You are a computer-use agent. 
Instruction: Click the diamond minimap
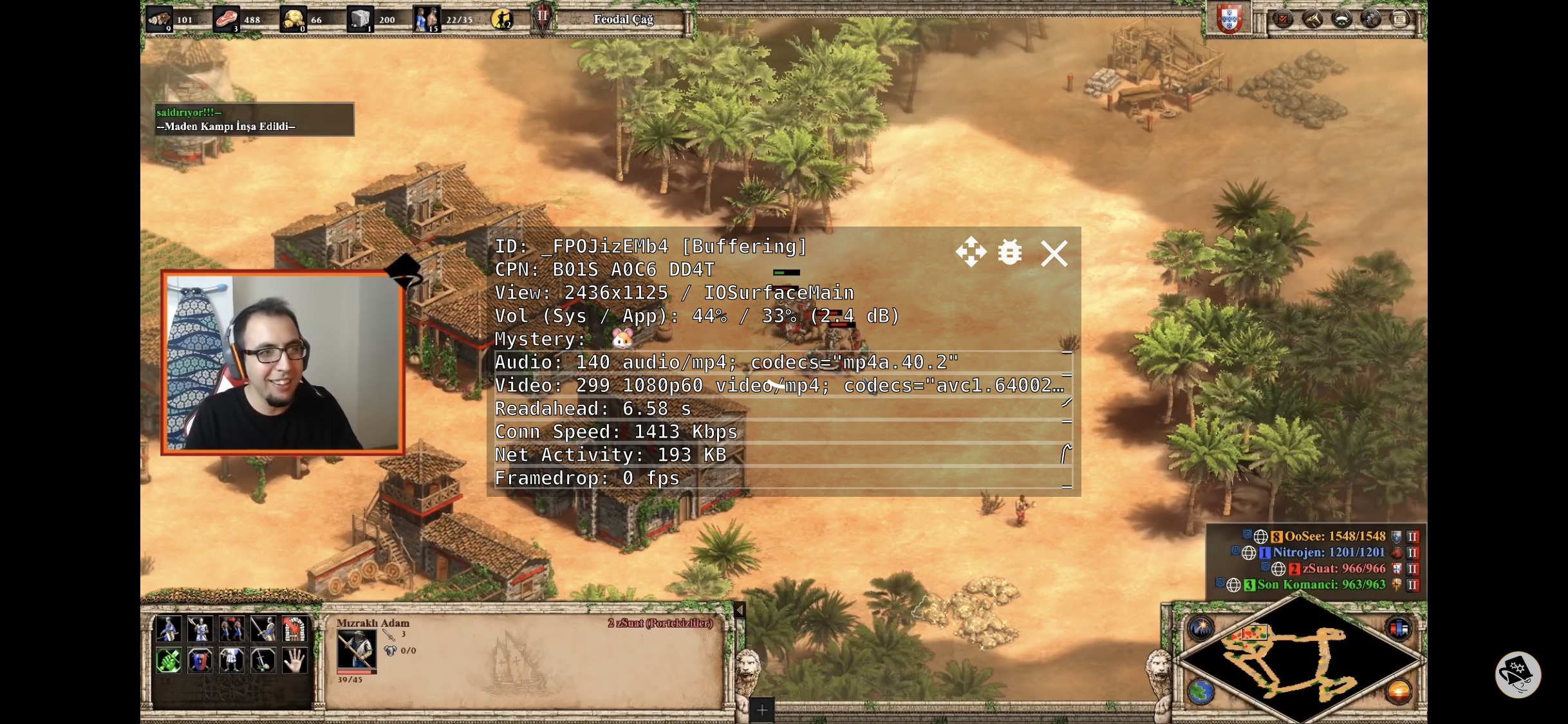click(x=1300, y=662)
